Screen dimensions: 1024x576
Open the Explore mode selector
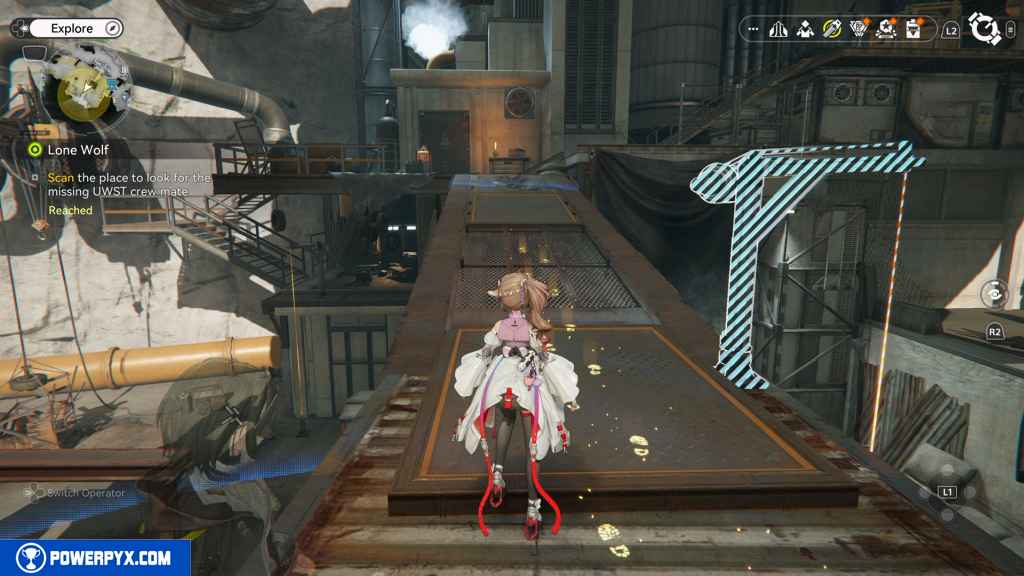pos(70,29)
